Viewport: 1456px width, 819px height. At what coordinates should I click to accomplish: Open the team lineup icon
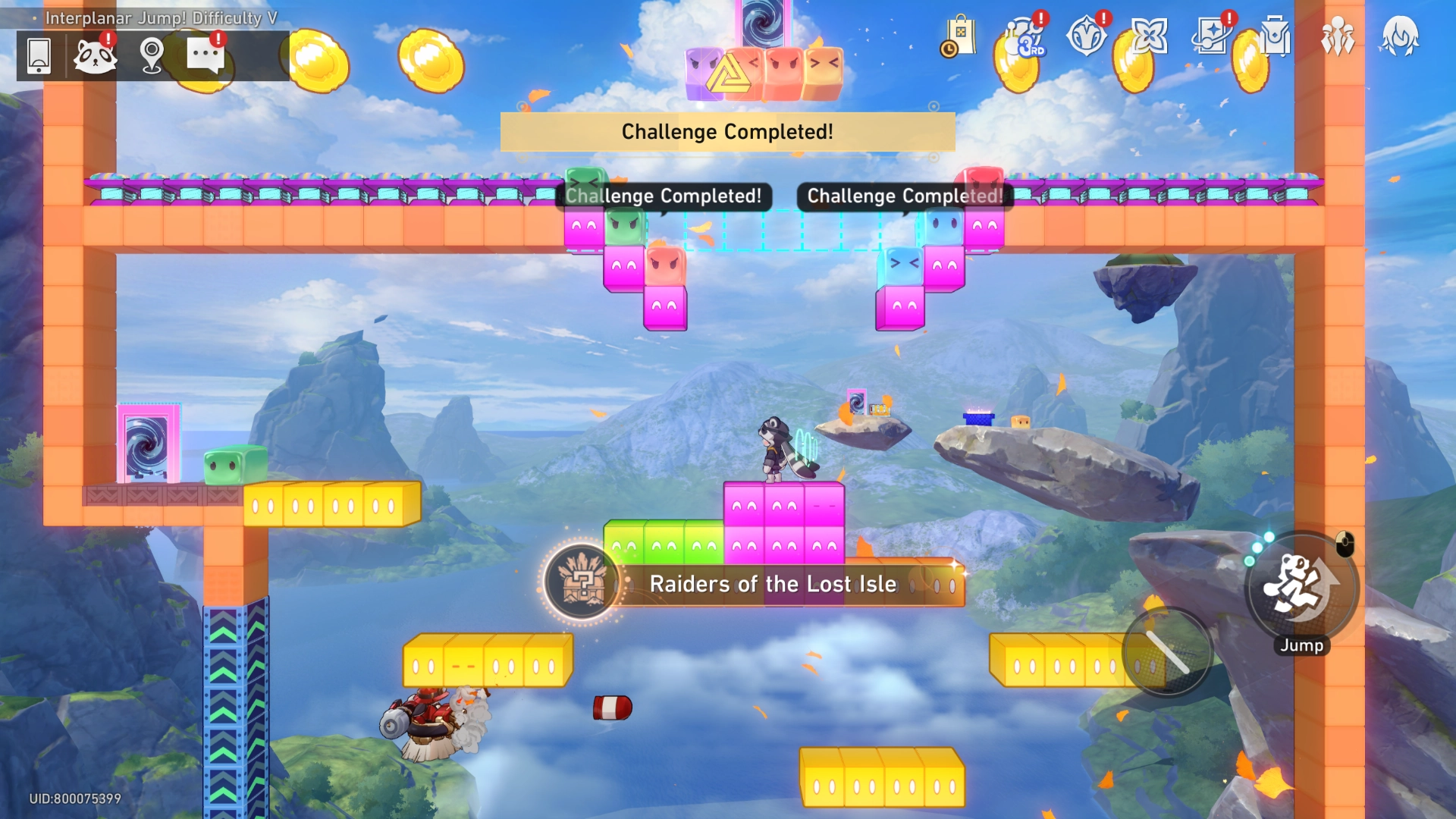1338,36
